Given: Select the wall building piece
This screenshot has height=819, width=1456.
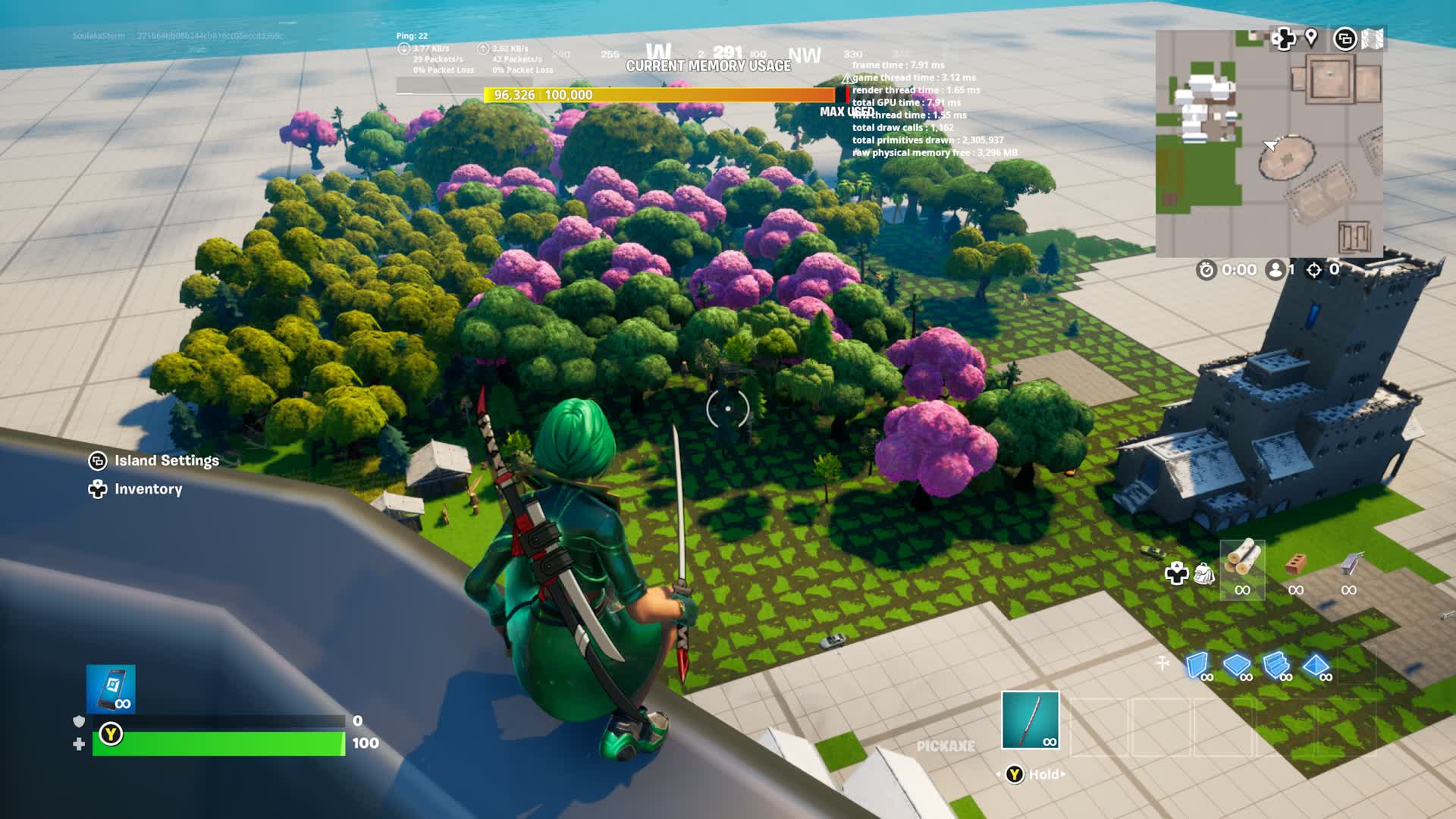Looking at the screenshot, I should point(1197,665).
